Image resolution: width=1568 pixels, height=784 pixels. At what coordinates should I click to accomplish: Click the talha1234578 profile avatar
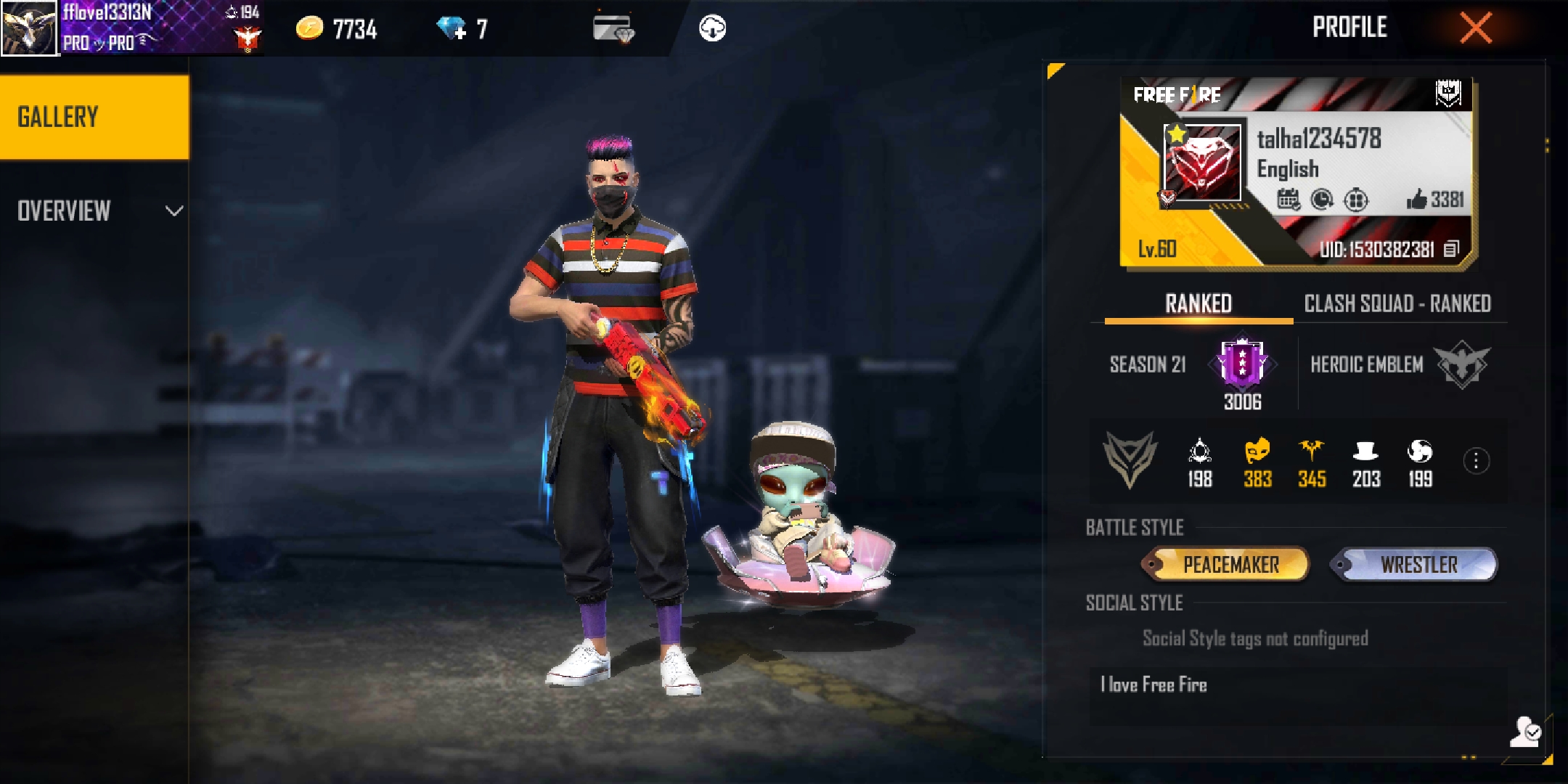[1202, 163]
